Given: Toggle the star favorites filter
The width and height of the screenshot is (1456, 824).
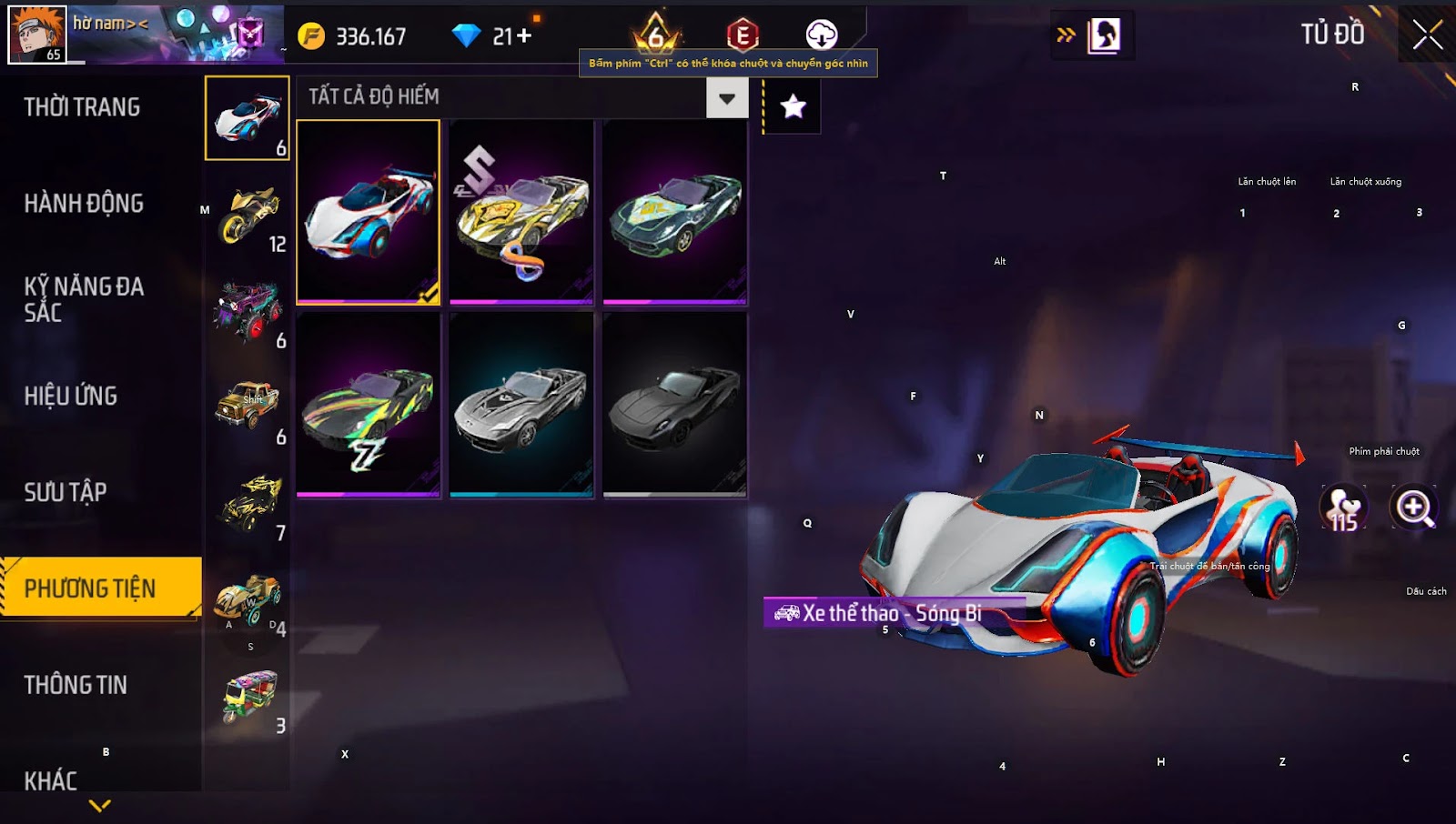Looking at the screenshot, I should tap(793, 106).
